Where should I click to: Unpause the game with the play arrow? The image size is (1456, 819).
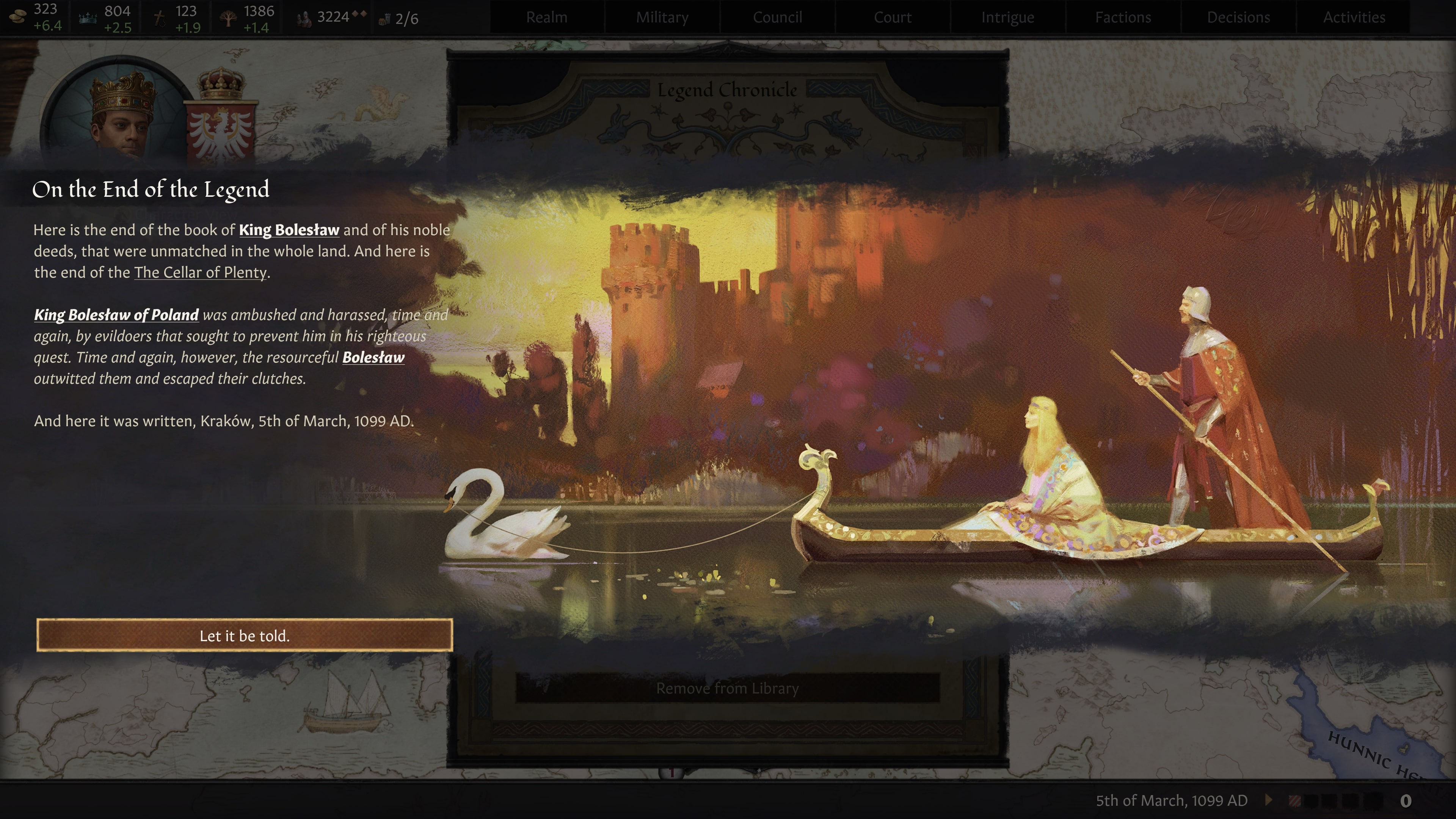[x=1268, y=800]
